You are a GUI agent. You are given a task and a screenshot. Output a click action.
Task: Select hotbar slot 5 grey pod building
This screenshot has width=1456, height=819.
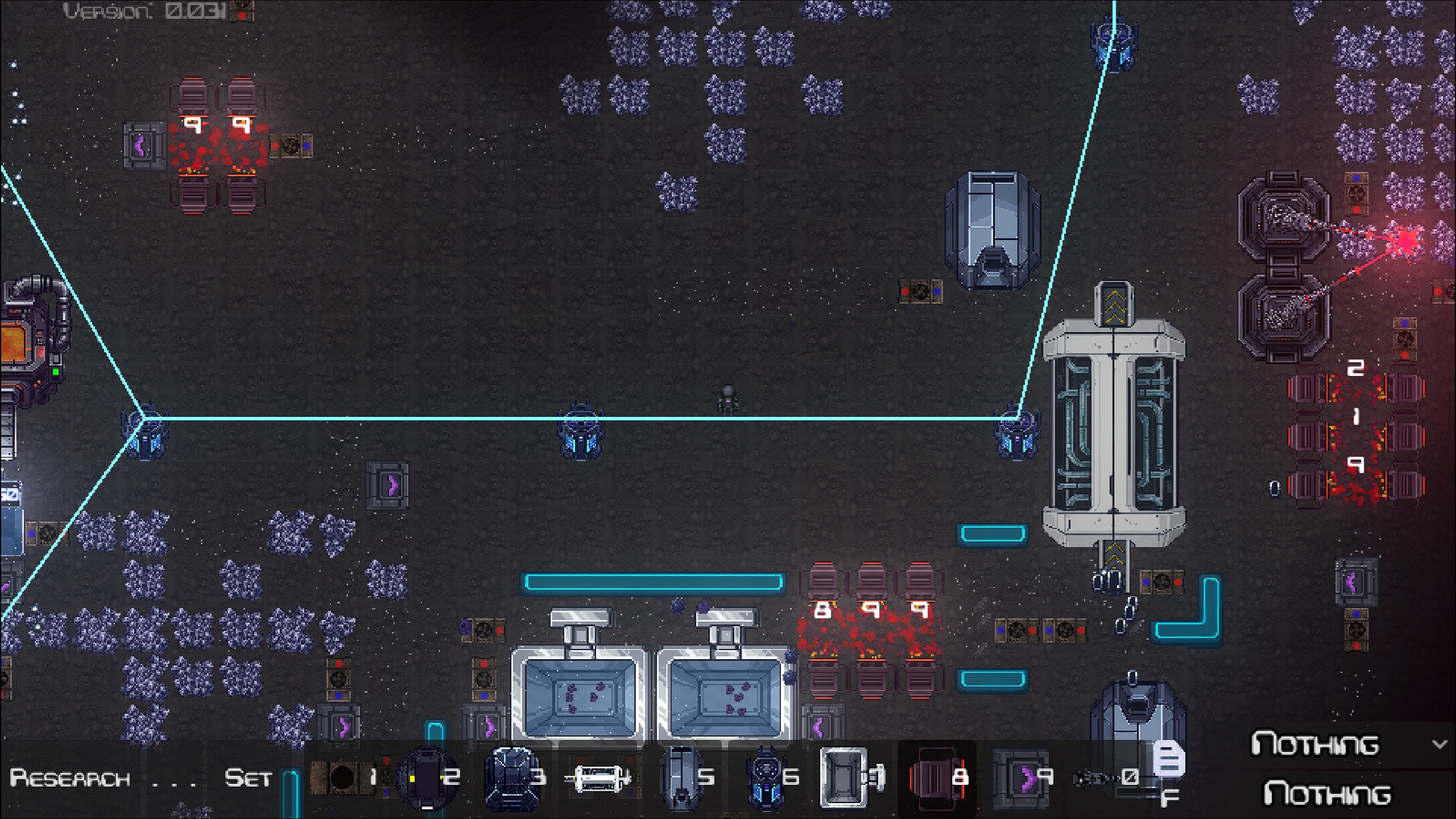(x=681, y=778)
